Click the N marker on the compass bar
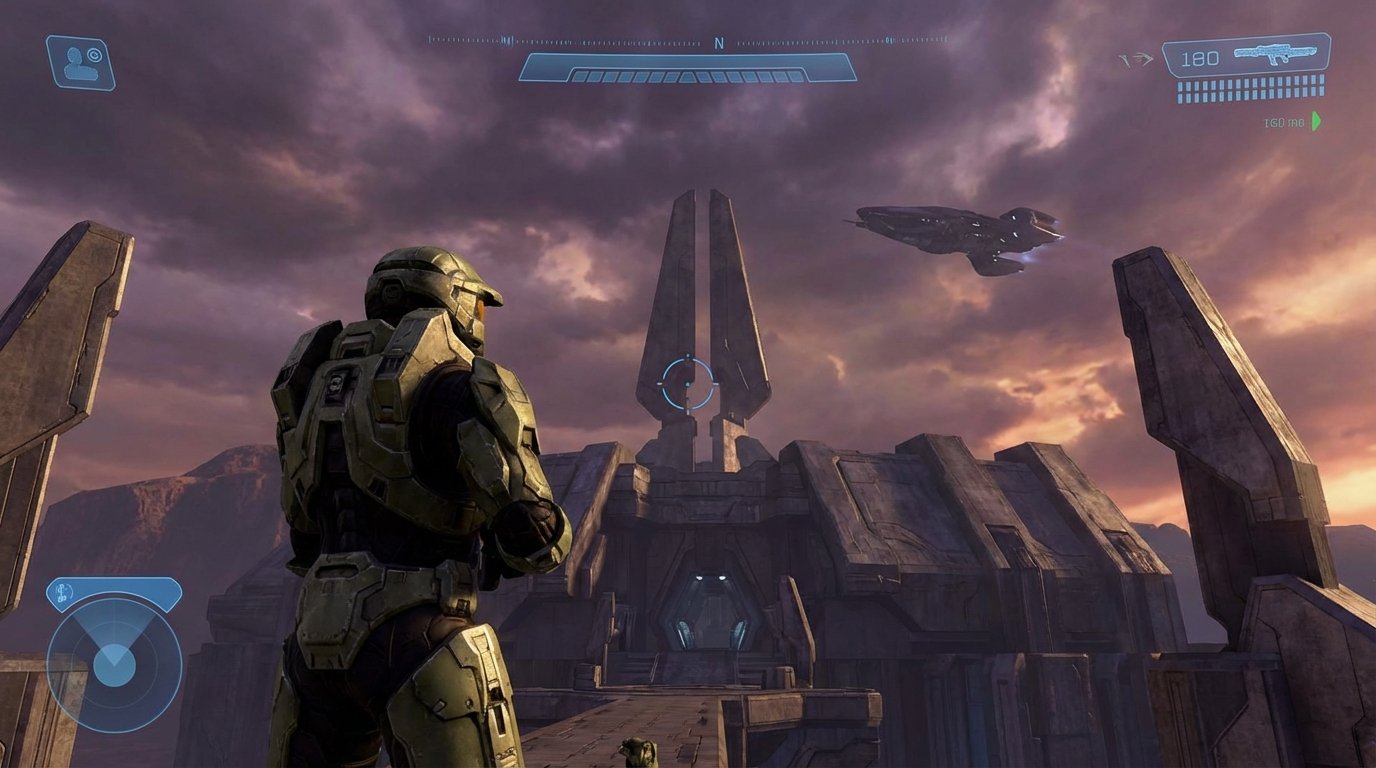Image resolution: width=1376 pixels, height=768 pixels. [x=717, y=42]
